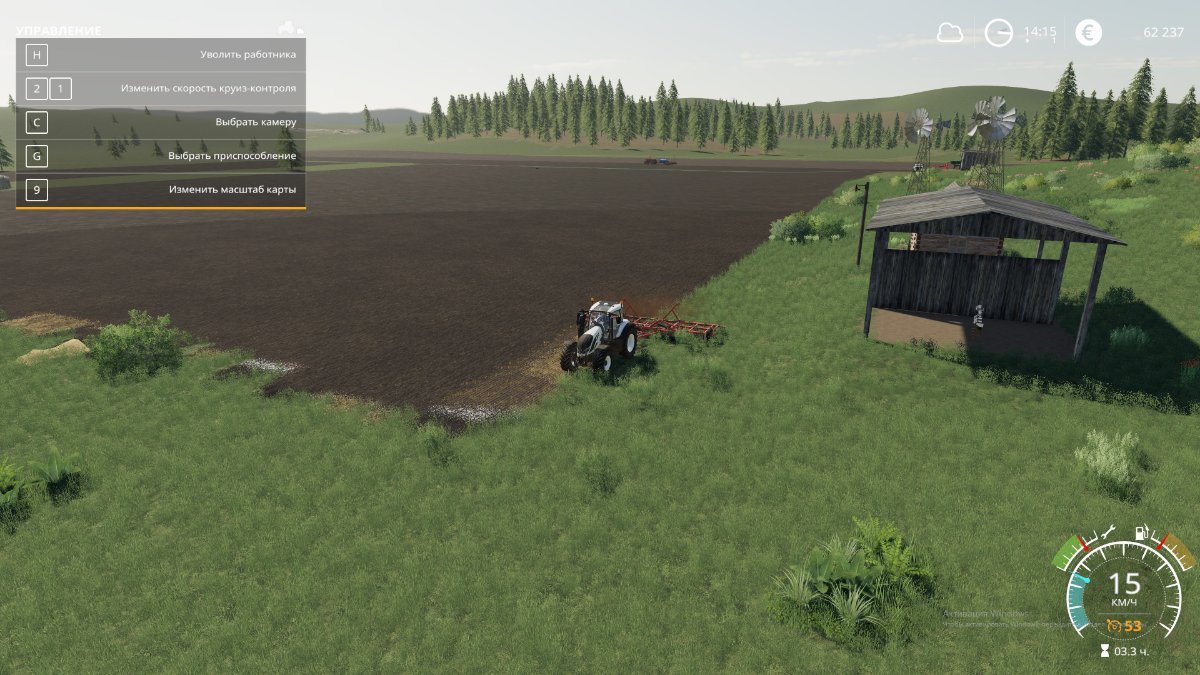Click the euro coin money icon
1200x675 pixels.
coord(1088,33)
